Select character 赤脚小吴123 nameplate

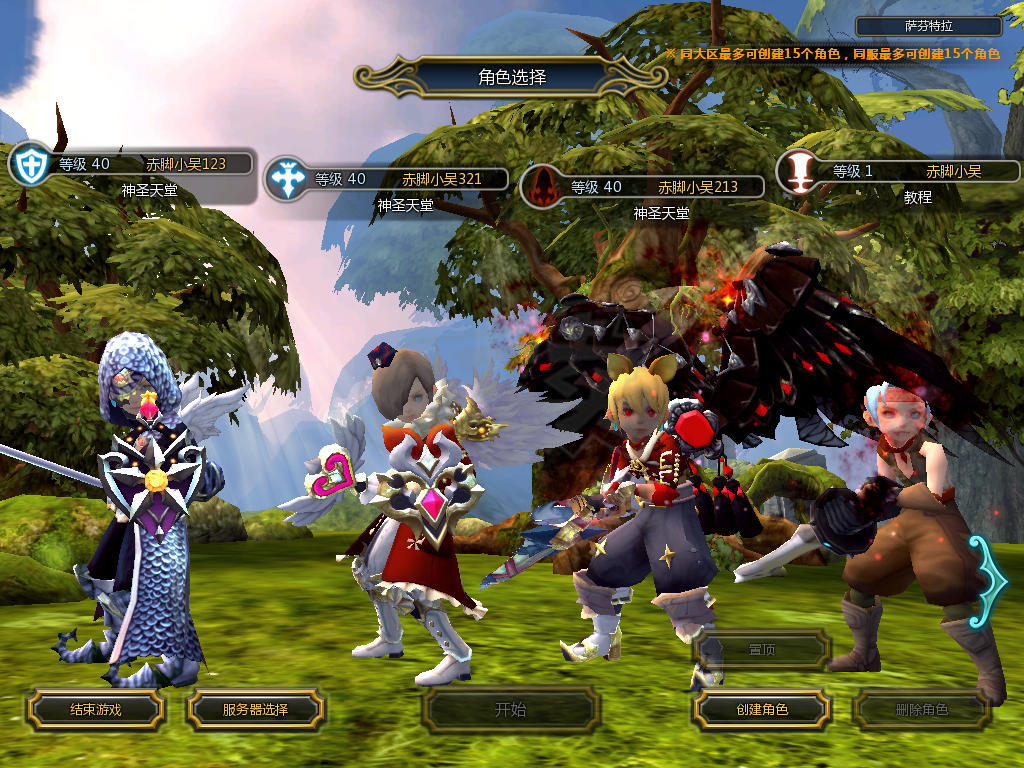tap(140, 165)
